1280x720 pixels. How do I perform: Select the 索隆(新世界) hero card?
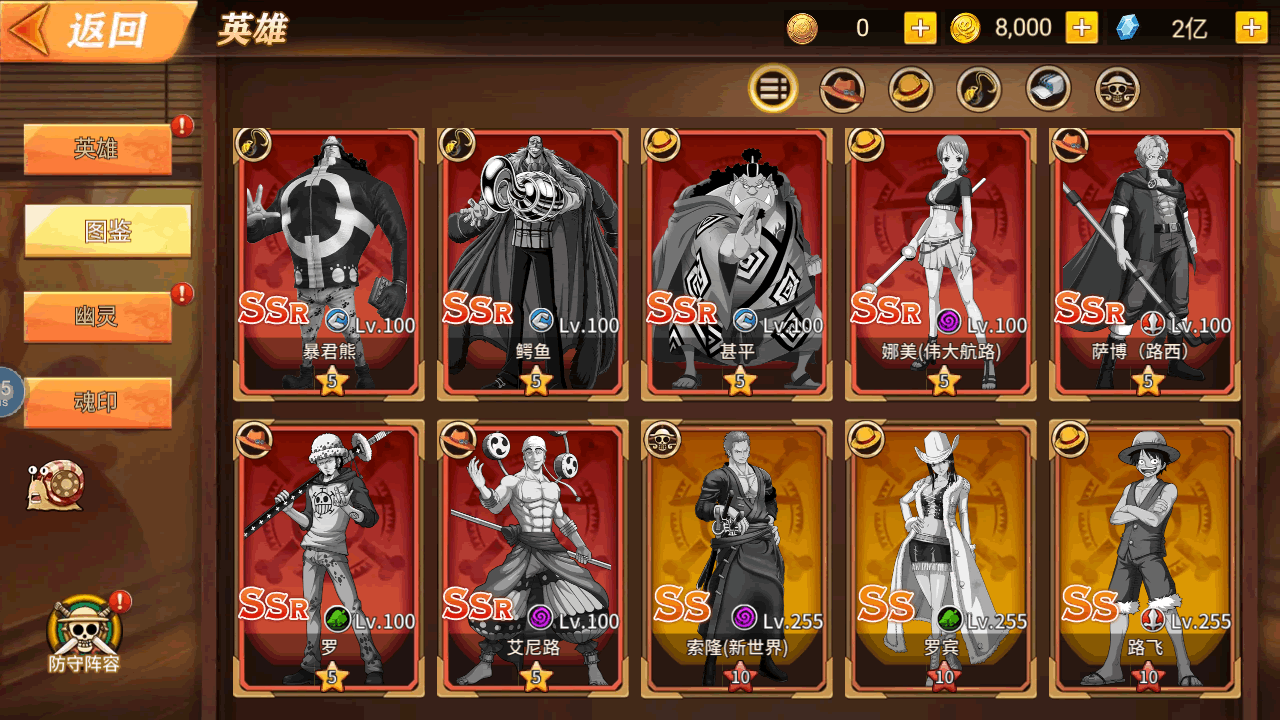[737, 557]
